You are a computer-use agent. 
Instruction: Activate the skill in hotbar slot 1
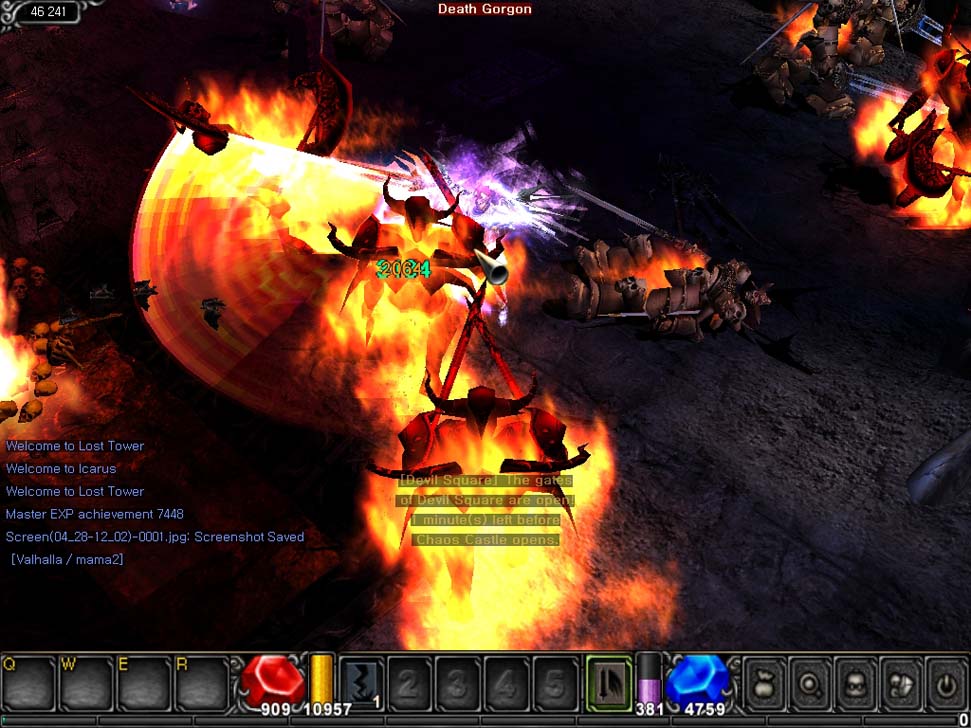[x=361, y=683]
